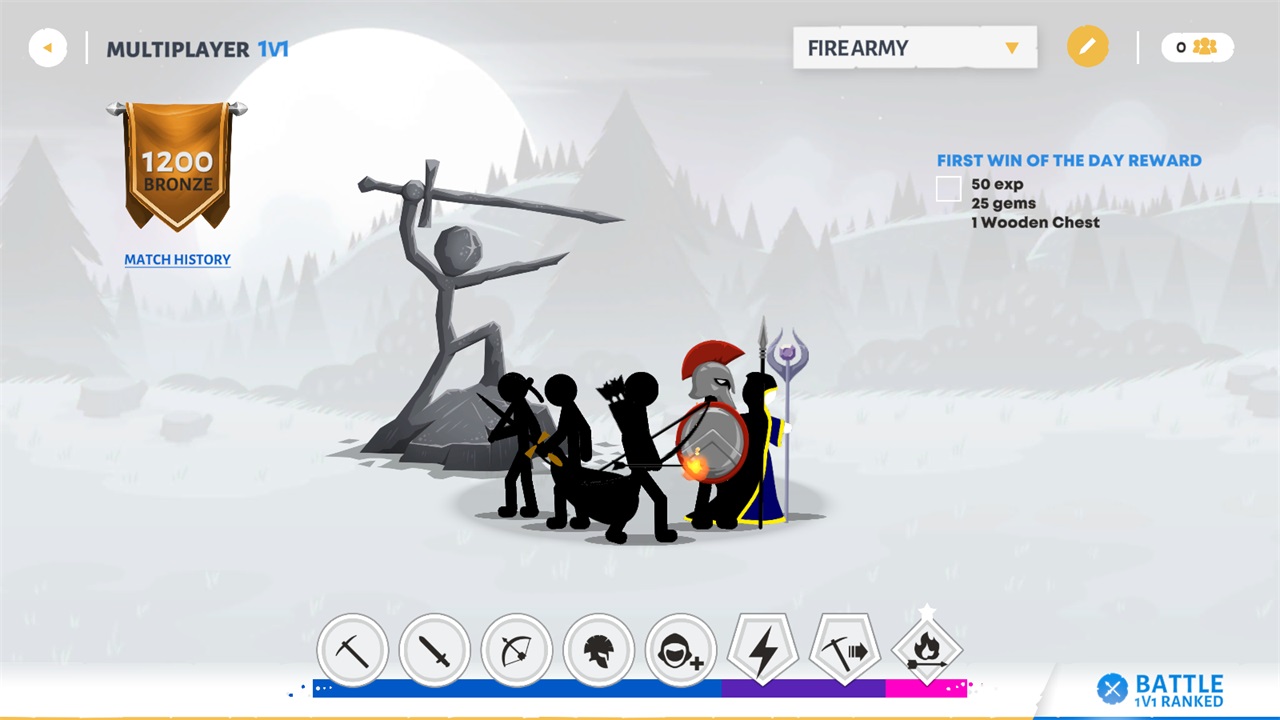The image size is (1280, 720).
Task: Choose the bow archer unit slot
Action: click(516, 651)
